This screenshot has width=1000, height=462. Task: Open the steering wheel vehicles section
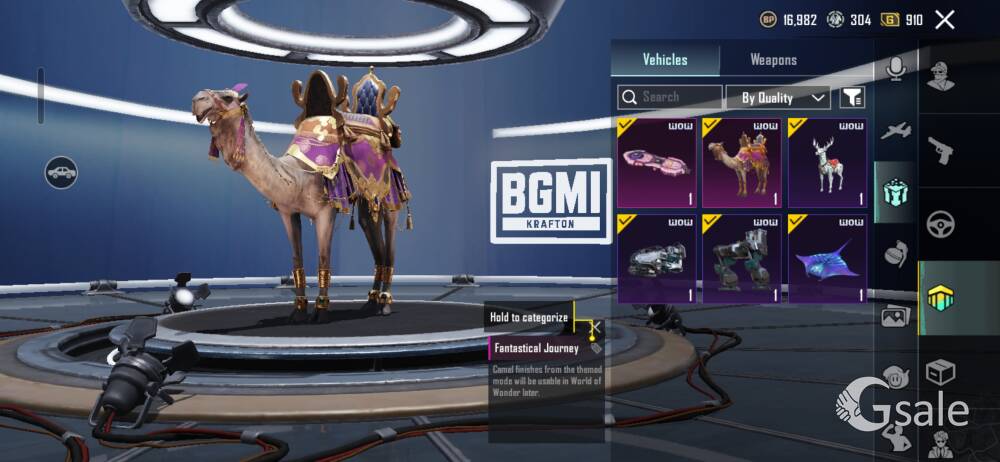tap(940, 223)
